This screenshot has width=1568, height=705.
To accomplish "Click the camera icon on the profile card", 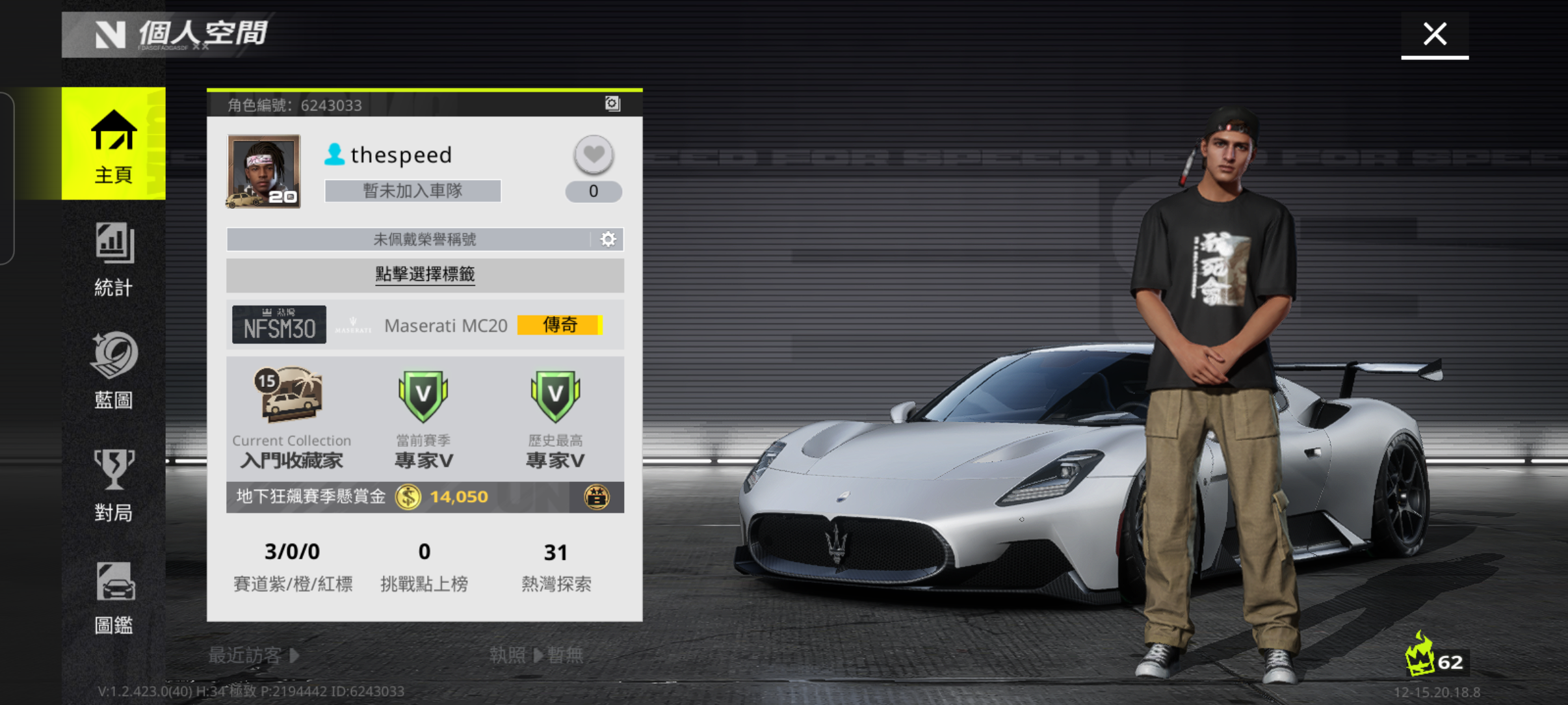I will [612, 104].
